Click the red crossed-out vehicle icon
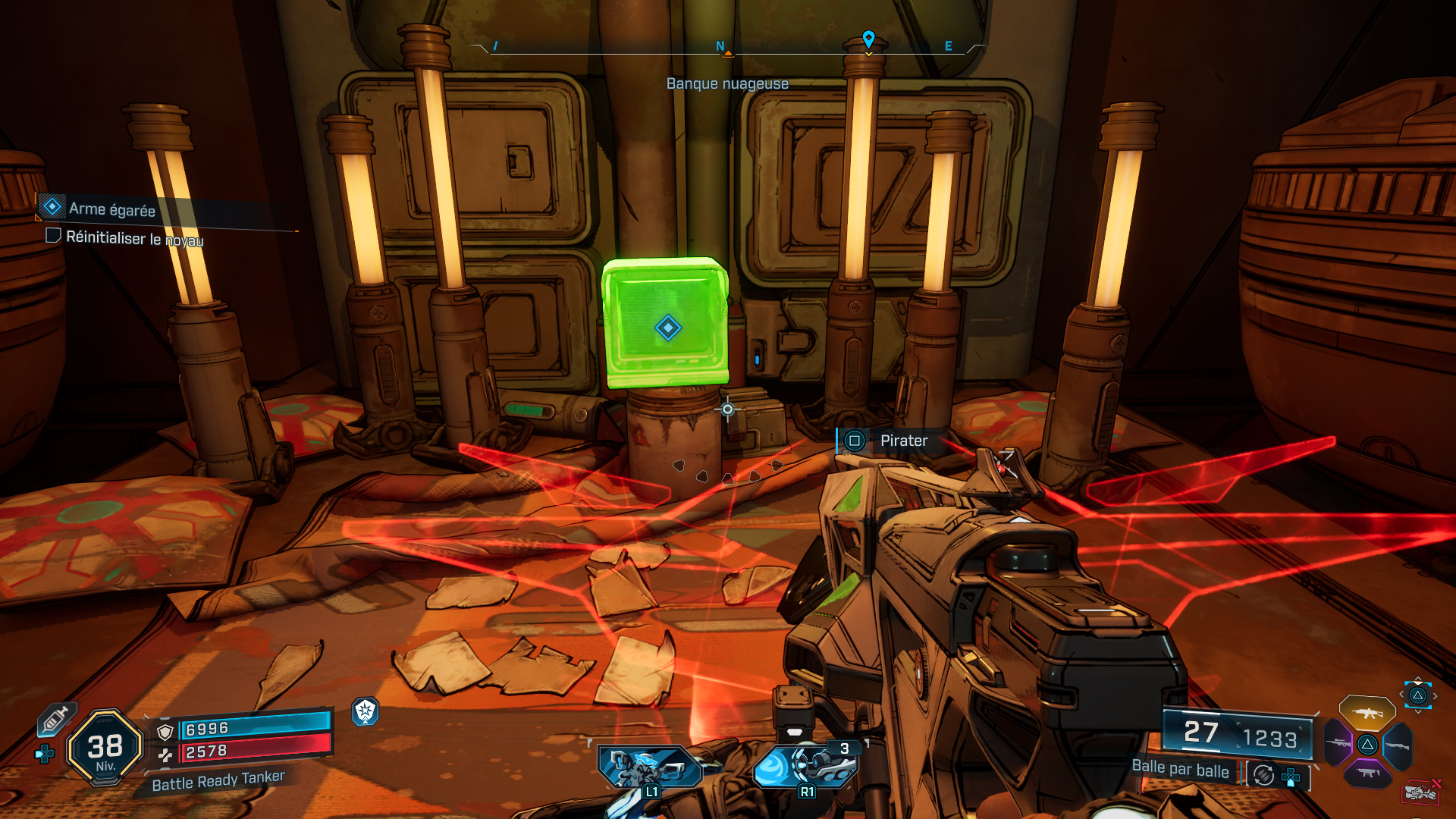The width and height of the screenshot is (1456, 819). [1420, 792]
